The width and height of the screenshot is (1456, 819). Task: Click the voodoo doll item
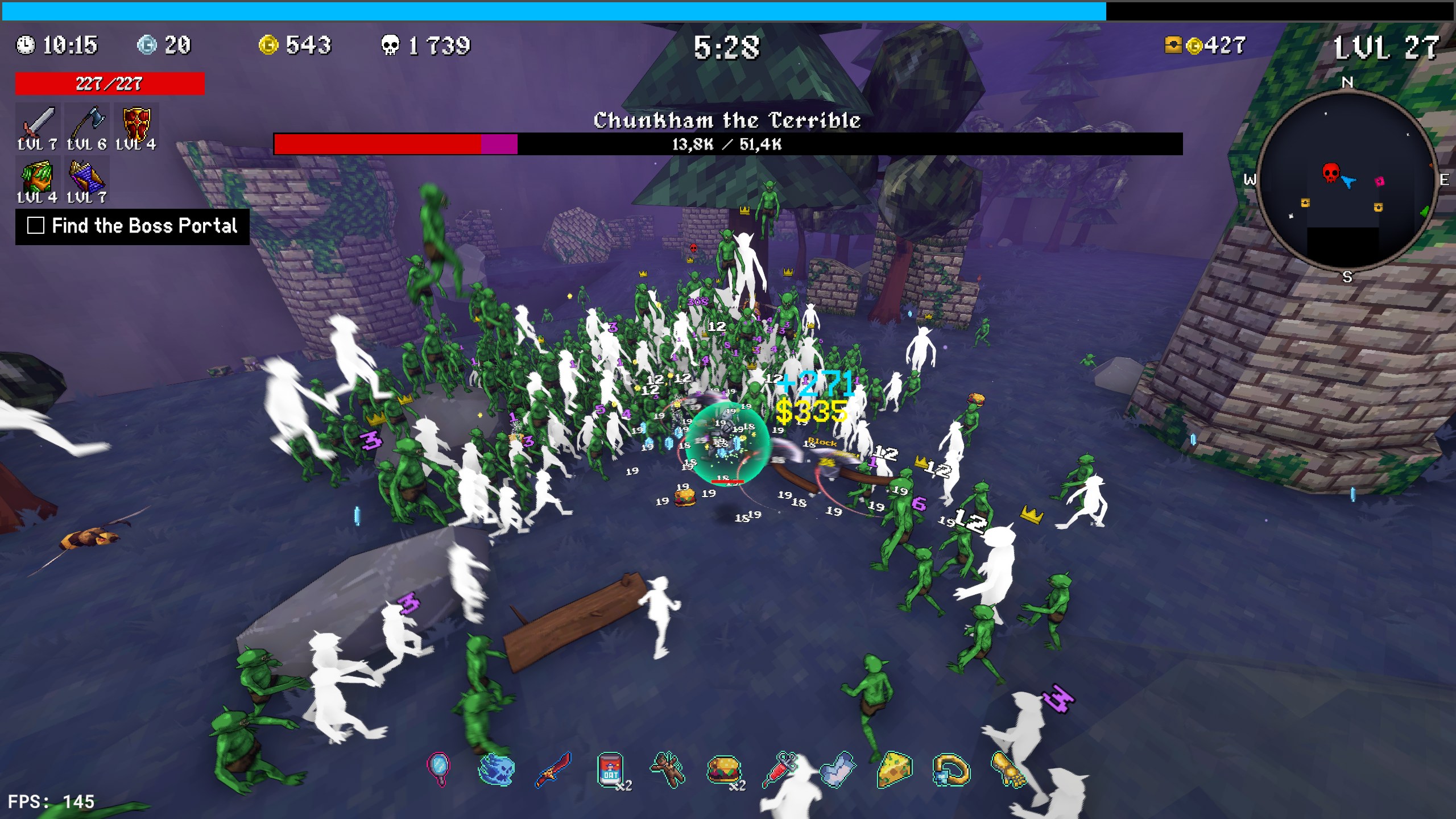[668, 770]
